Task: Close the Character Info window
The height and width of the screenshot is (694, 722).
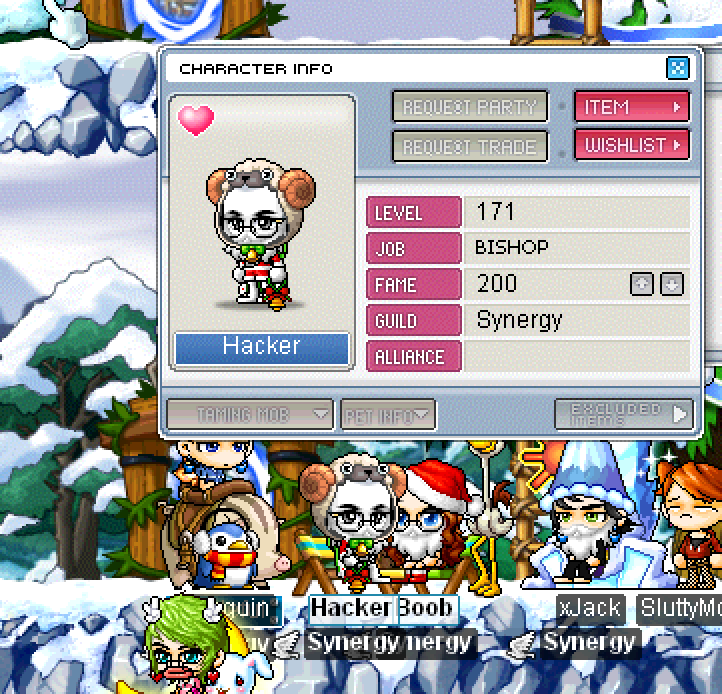Action: 677,68
